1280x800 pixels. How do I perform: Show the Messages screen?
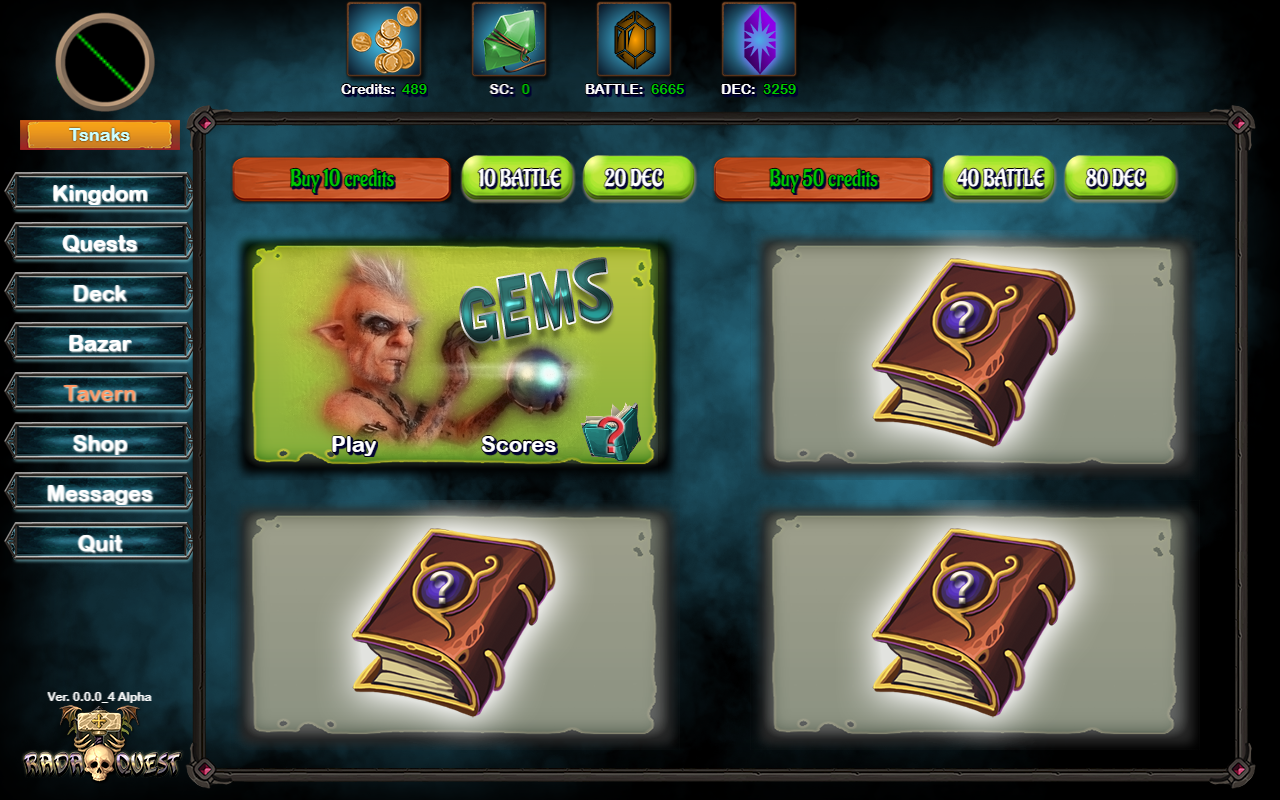(x=100, y=493)
